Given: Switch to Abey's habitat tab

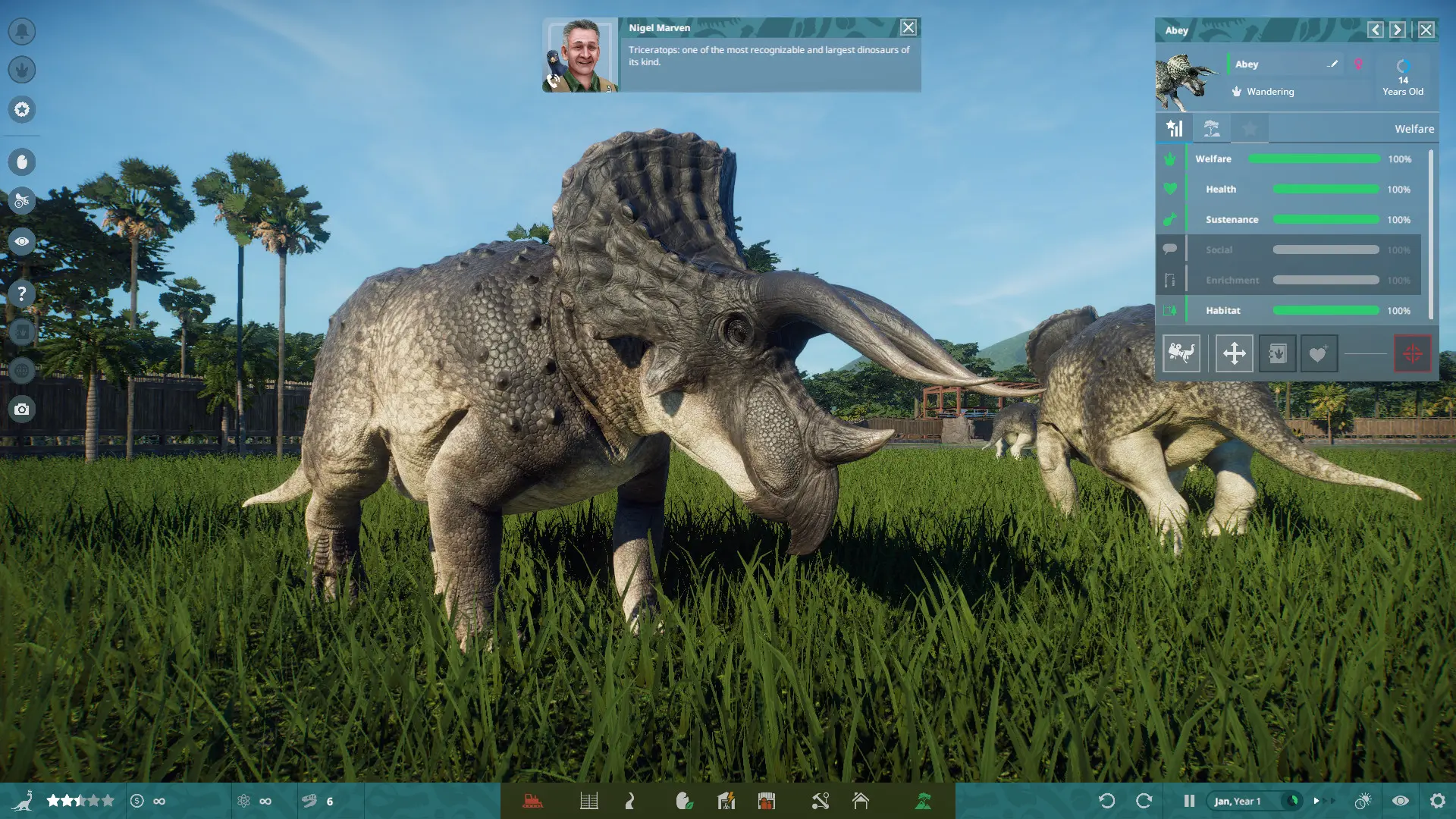Looking at the screenshot, I should (x=1212, y=128).
